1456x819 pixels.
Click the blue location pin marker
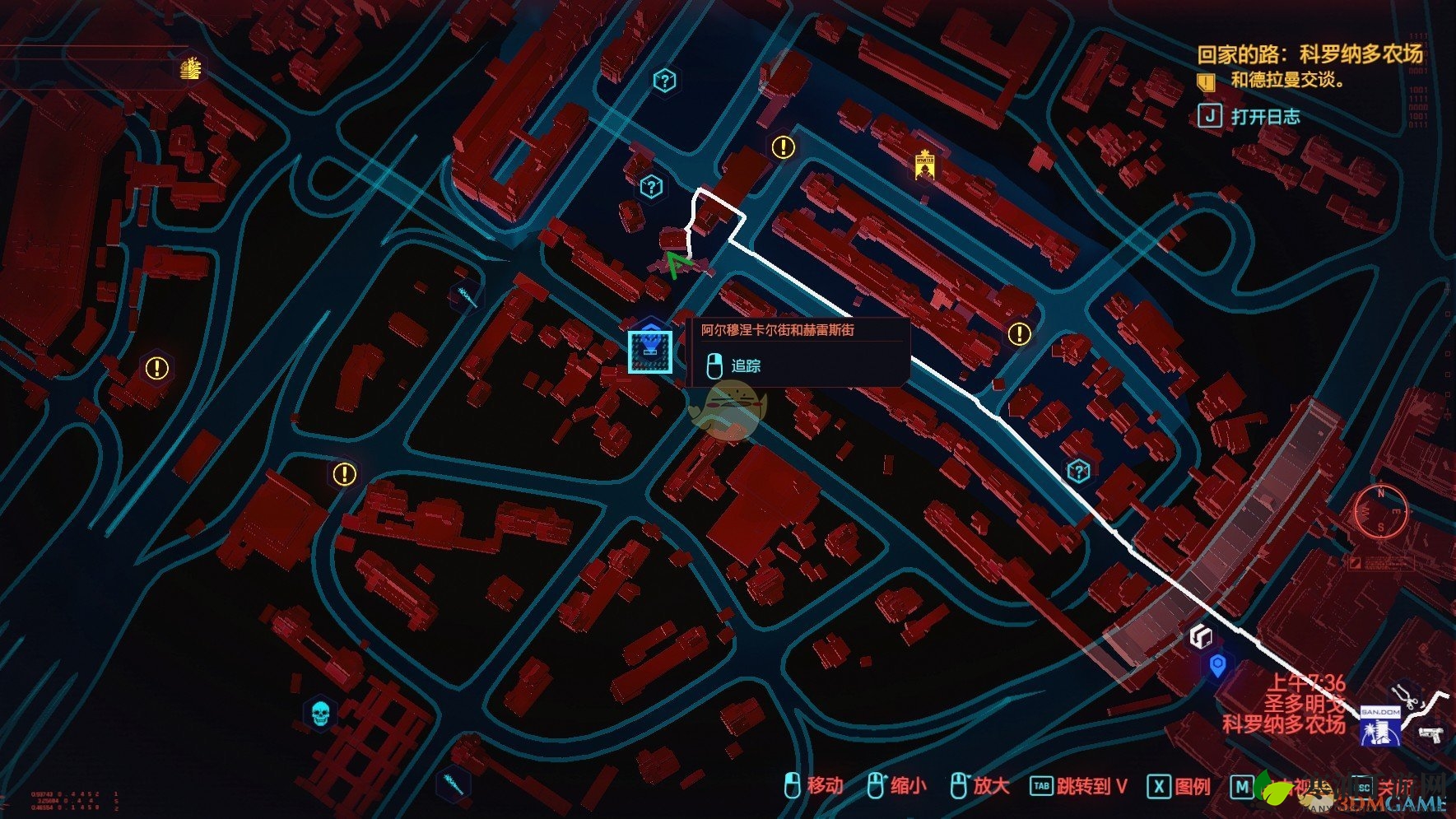(x=1218, y=665)
